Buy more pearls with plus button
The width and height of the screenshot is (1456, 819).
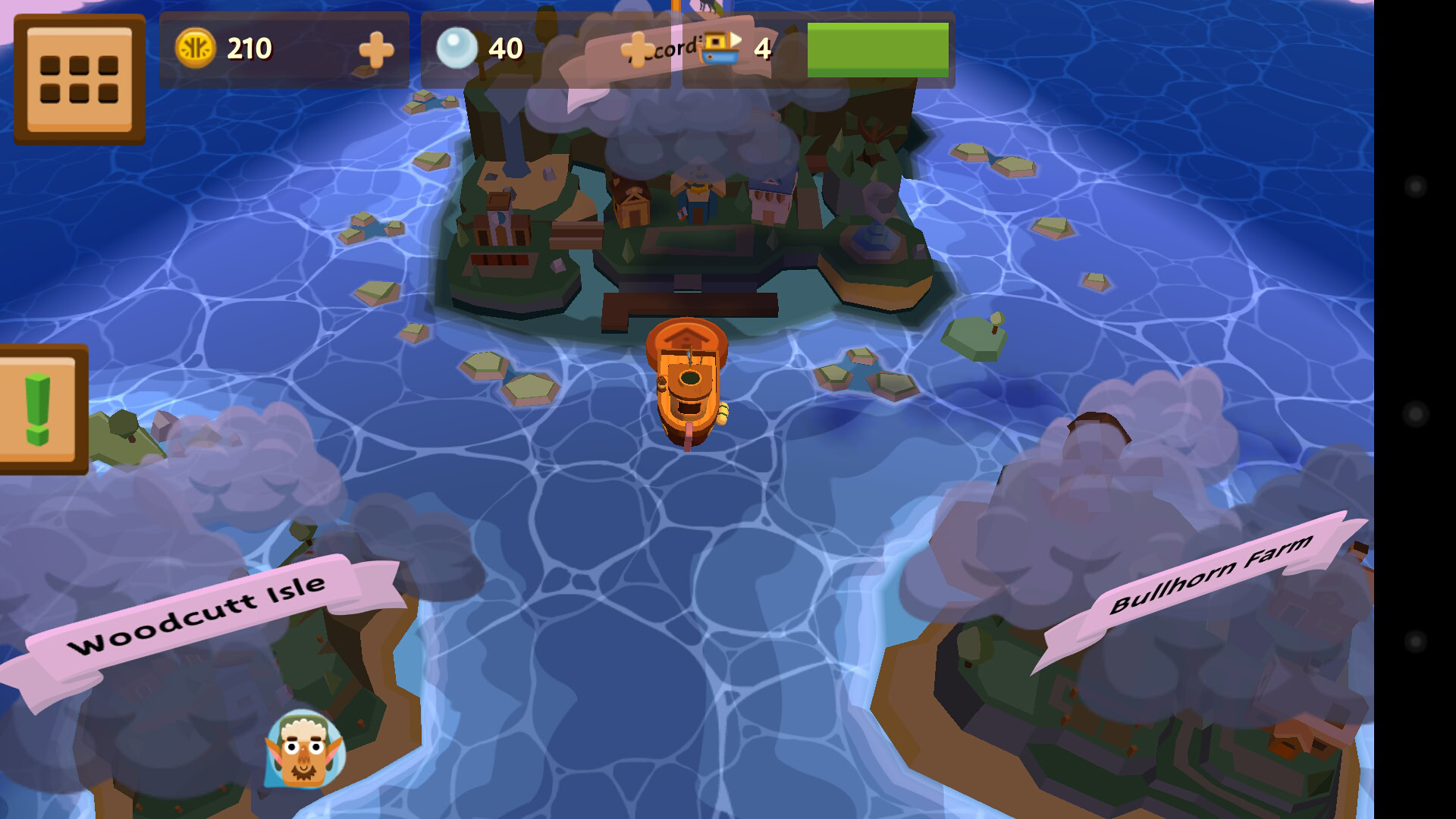click(637, 50)
